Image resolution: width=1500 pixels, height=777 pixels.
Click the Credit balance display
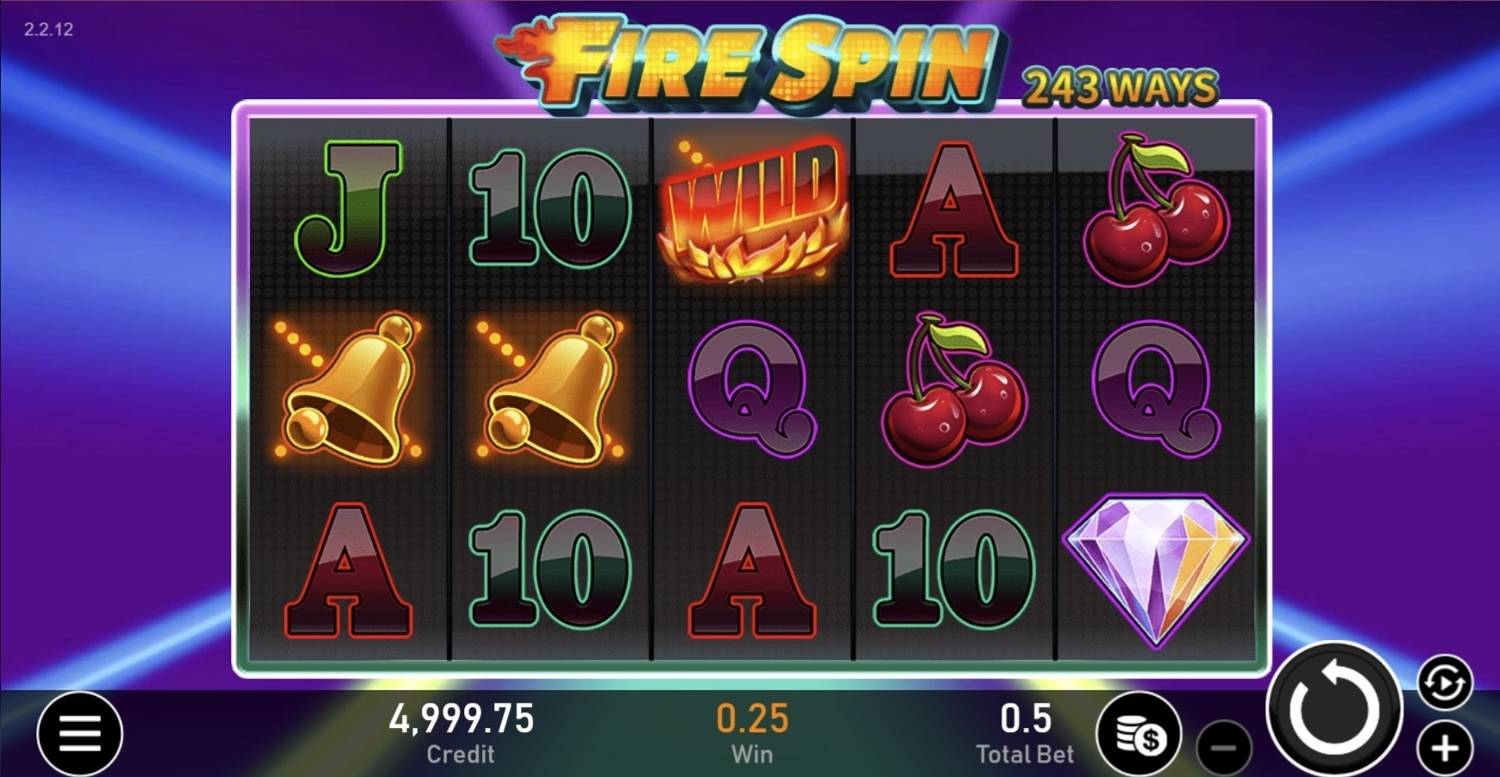pyautogui.click(x=460, y=732)
